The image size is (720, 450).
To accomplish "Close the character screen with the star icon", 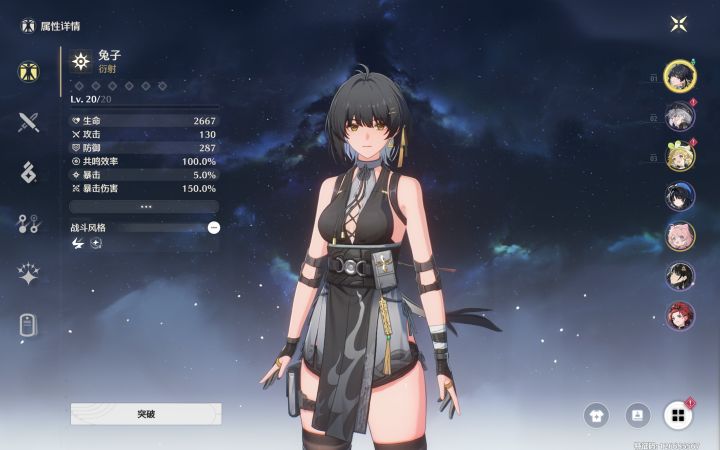I will [679, 24].
